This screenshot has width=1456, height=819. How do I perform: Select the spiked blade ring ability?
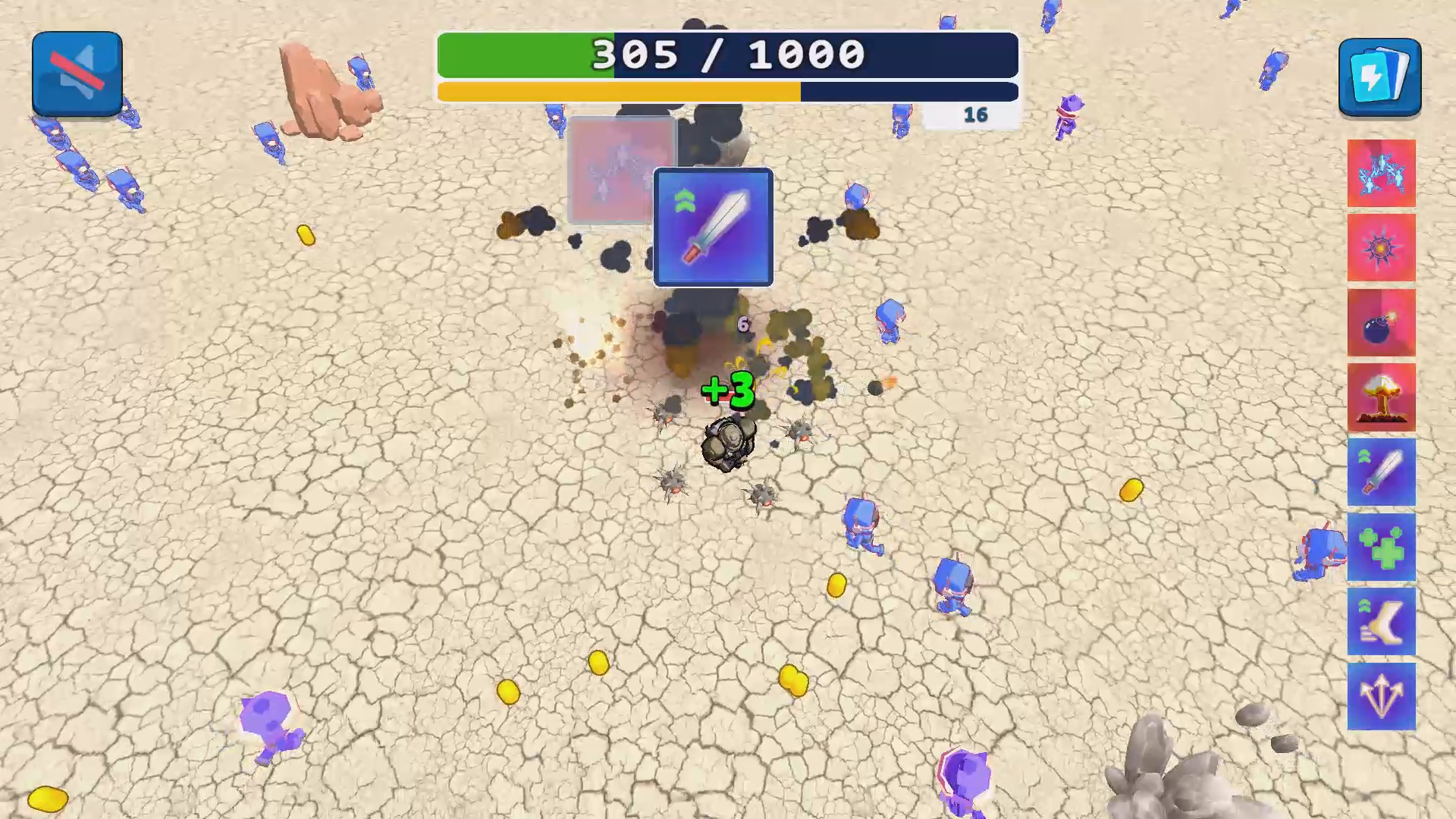[x=1381, y=246]
